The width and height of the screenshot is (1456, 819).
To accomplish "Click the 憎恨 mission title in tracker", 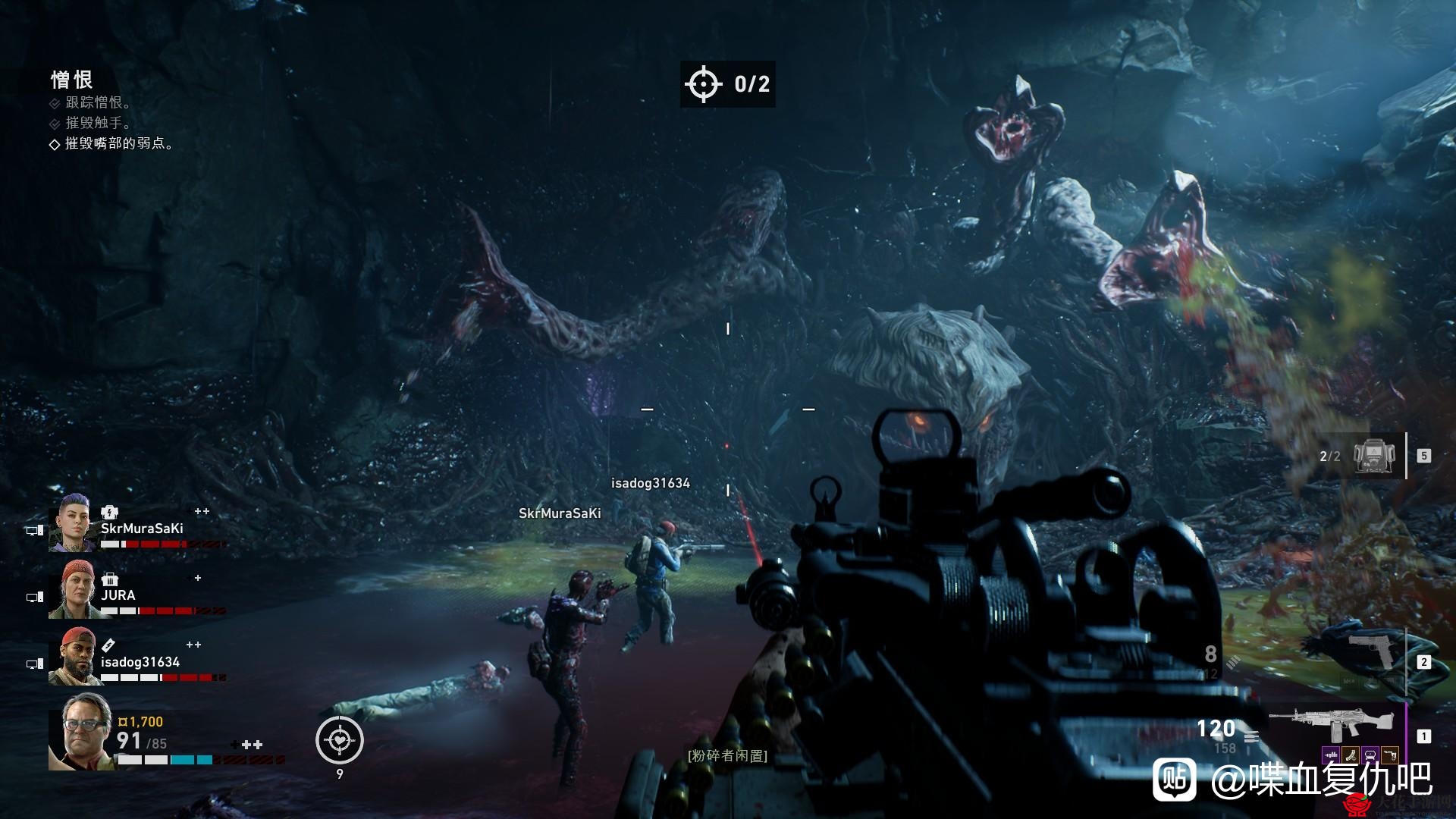I will [x=72, y=80].
